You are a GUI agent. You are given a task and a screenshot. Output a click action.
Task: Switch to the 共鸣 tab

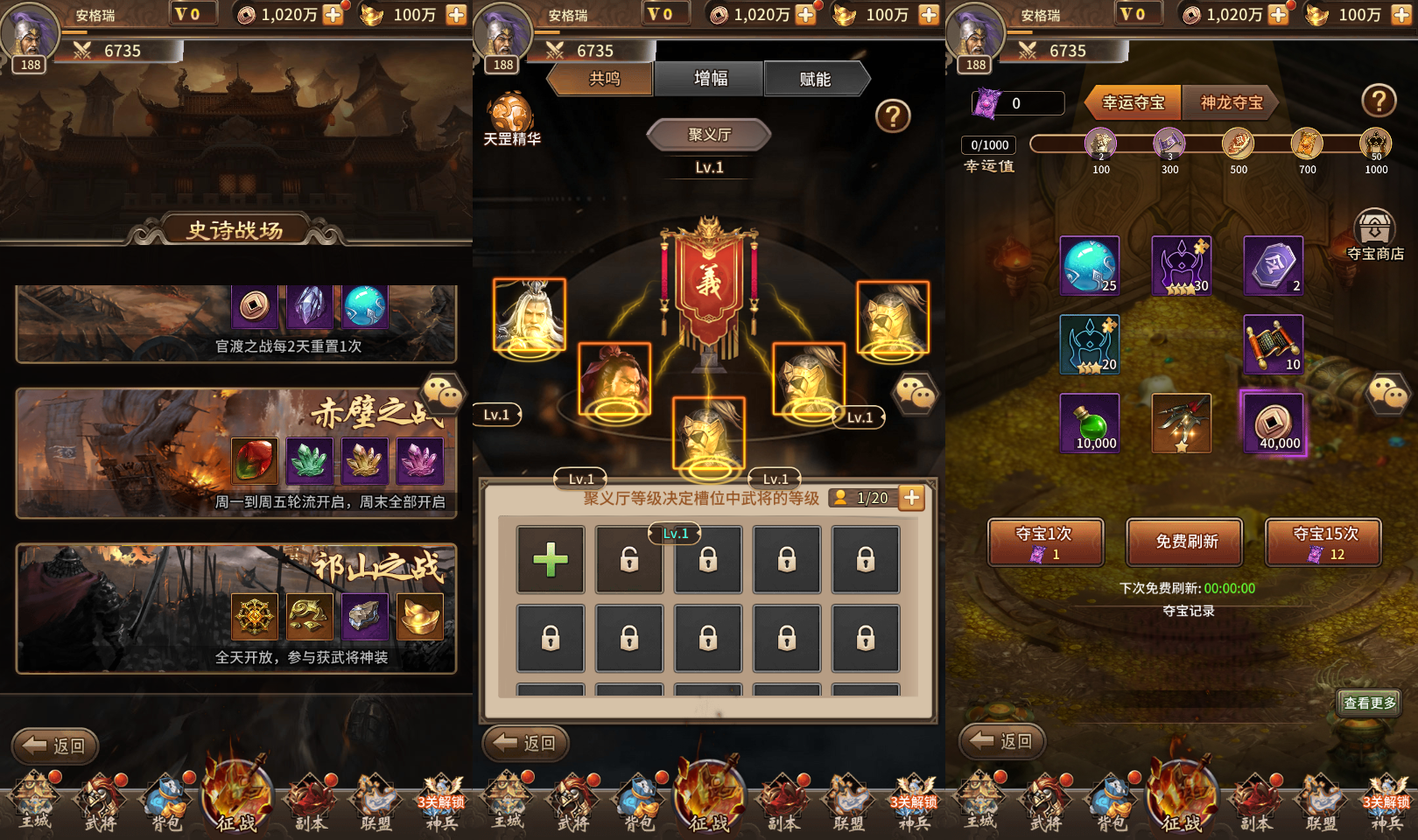pos(603,79)
